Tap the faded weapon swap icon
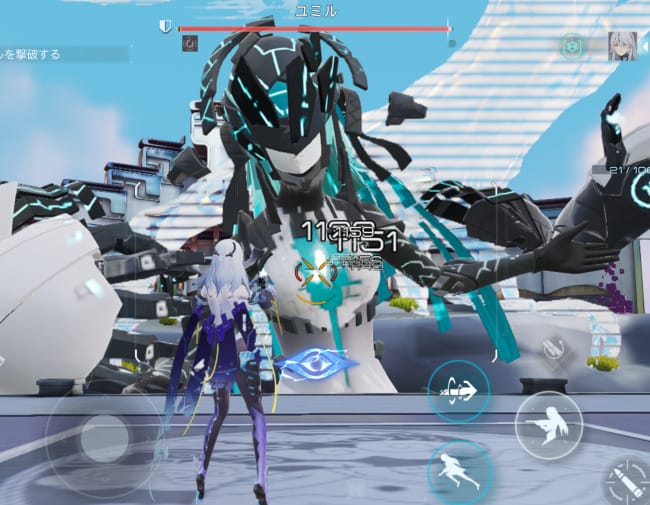Image resolution: width=650 pixels, height=505 pixels. 549,348
